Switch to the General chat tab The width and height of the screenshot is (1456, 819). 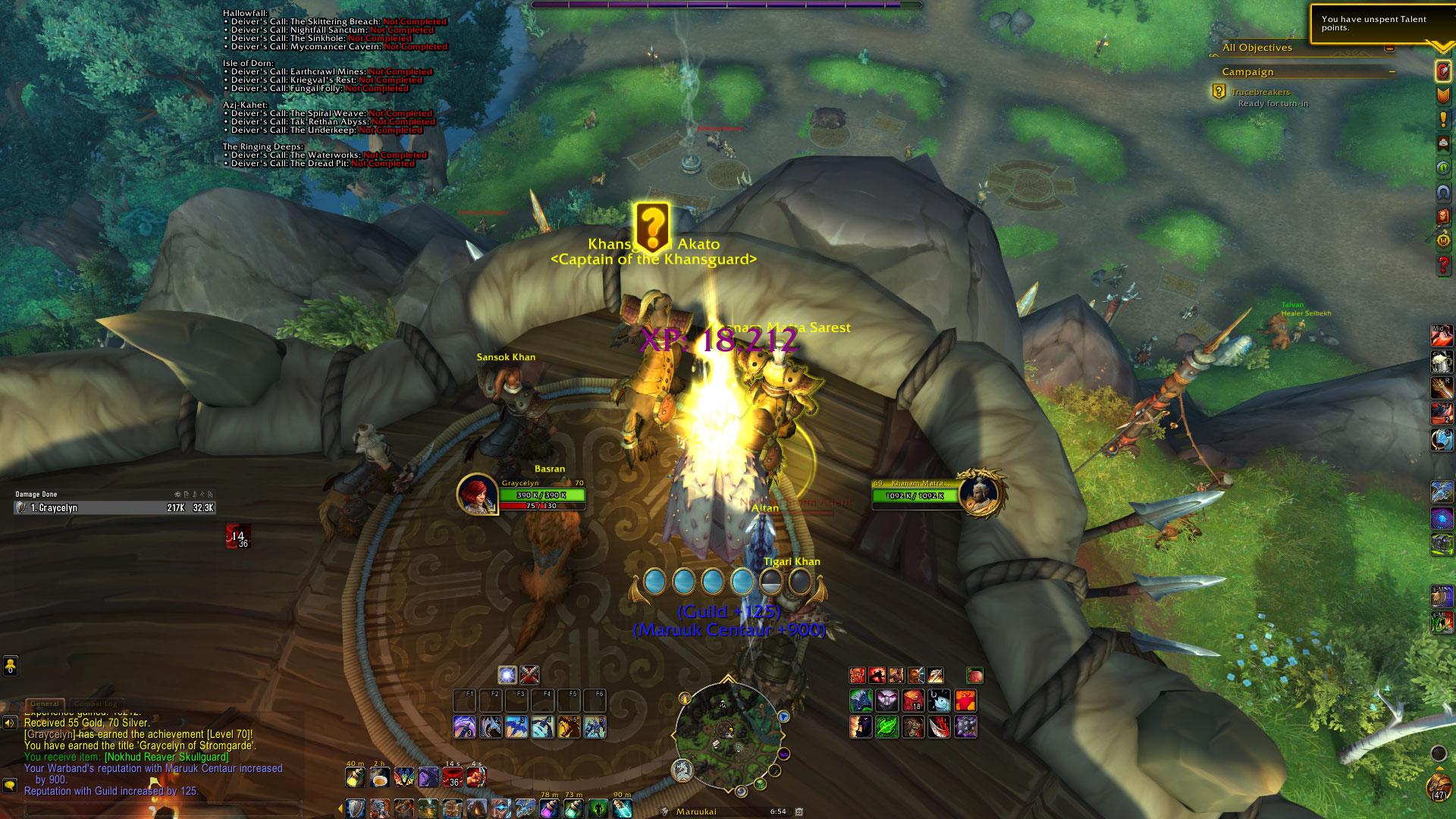coord(45,704)
